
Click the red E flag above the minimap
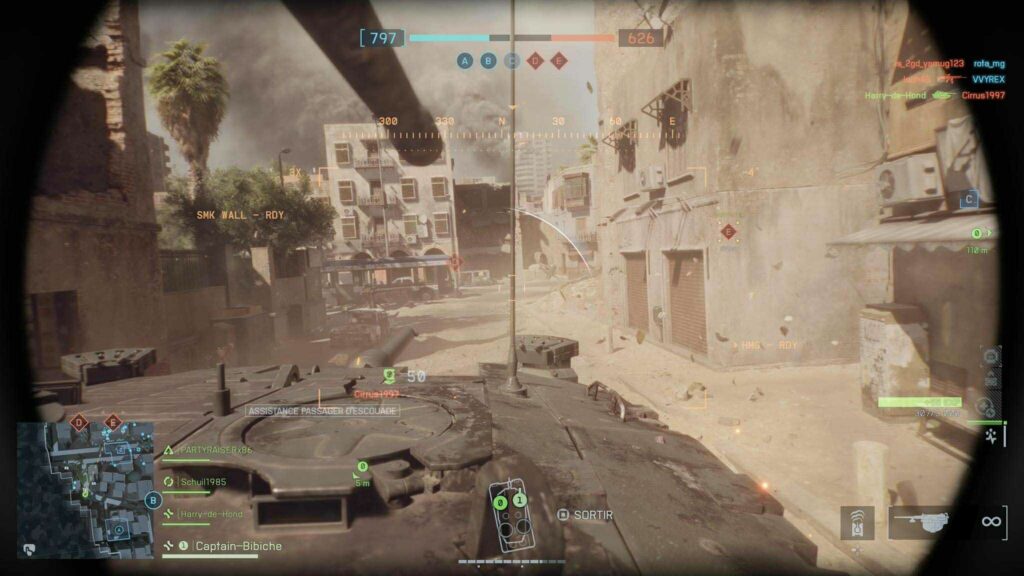tap(112, 422)
